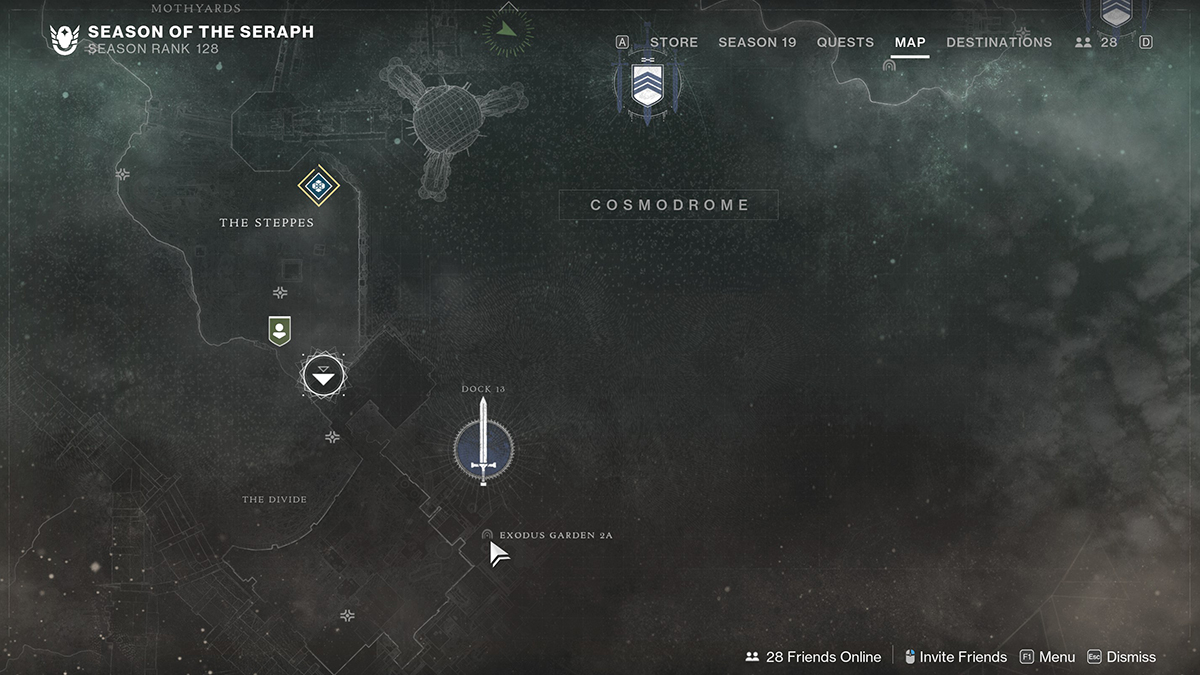Viewport: 1200px width, 675px height.
Task: Open the Menu footer option
Action: coord(1047,657)
